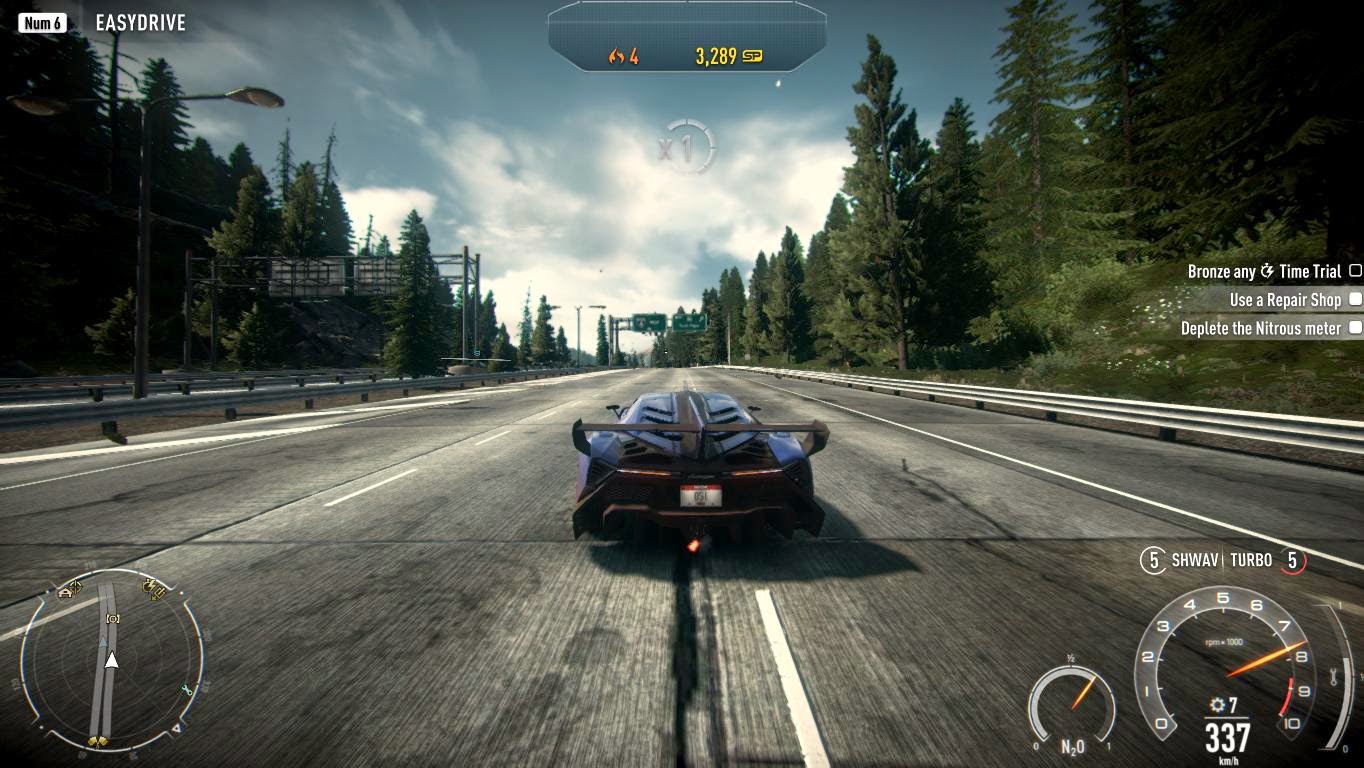Click the thermometer icon beside the tachometer

(x=1333, y=677)
